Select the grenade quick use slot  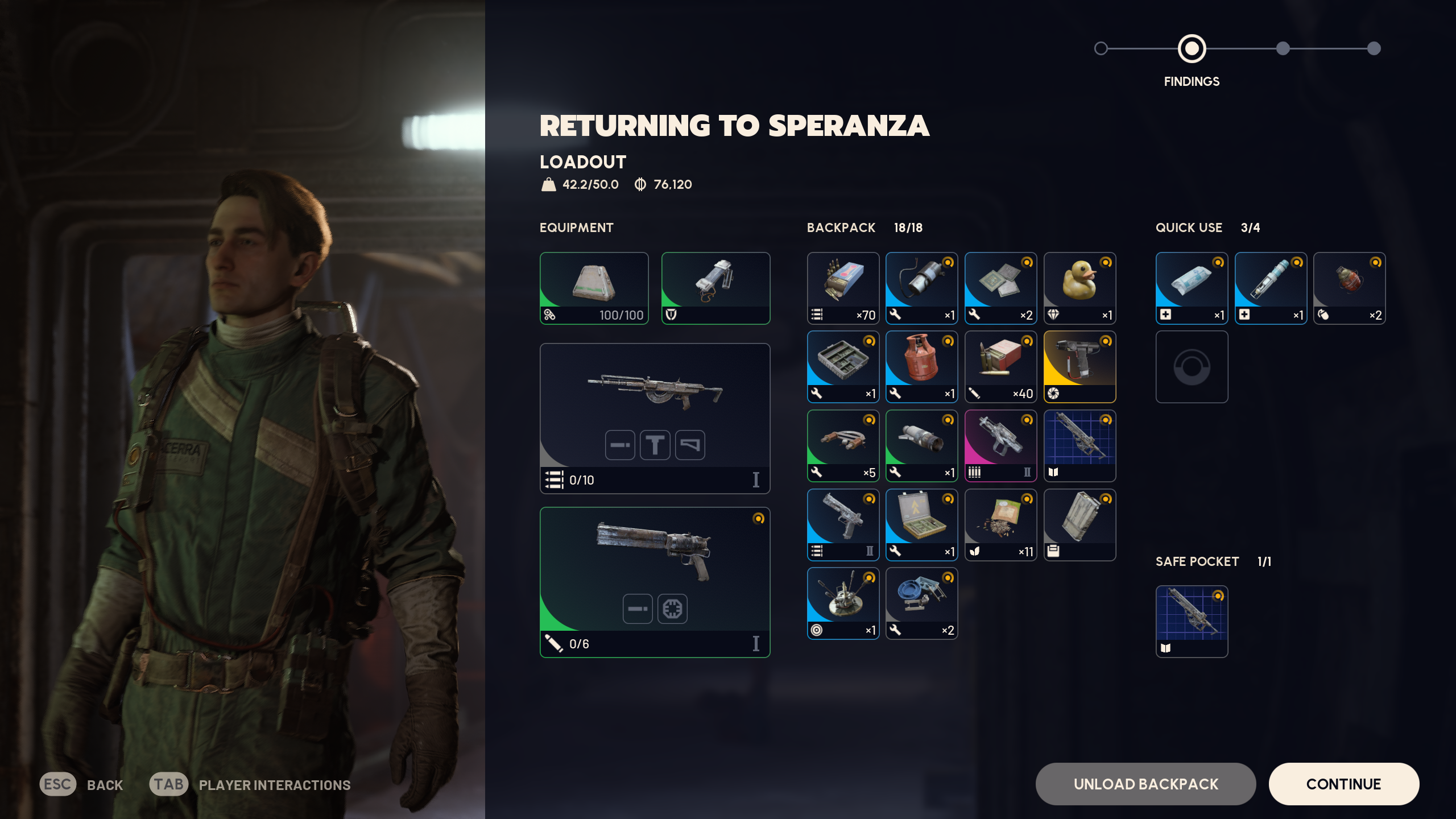pos(1349,288)
